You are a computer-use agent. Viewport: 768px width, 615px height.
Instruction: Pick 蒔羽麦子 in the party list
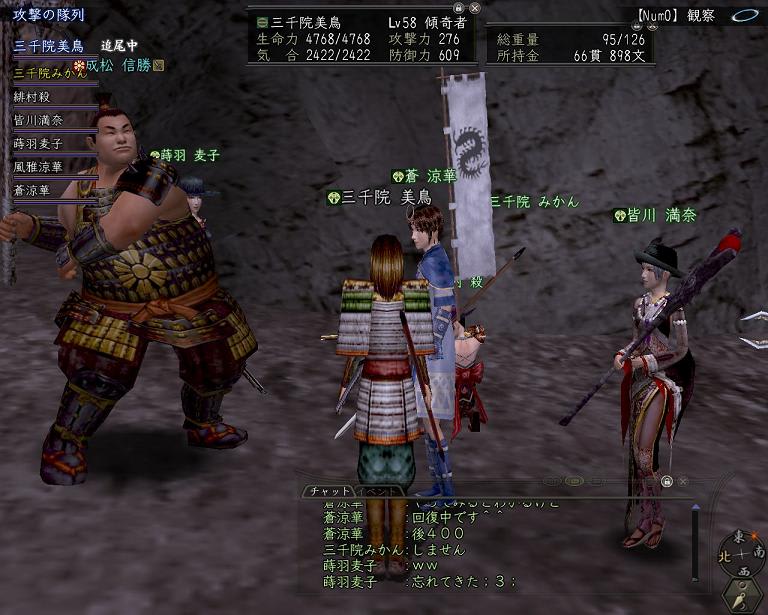click(x=38, y=144)
